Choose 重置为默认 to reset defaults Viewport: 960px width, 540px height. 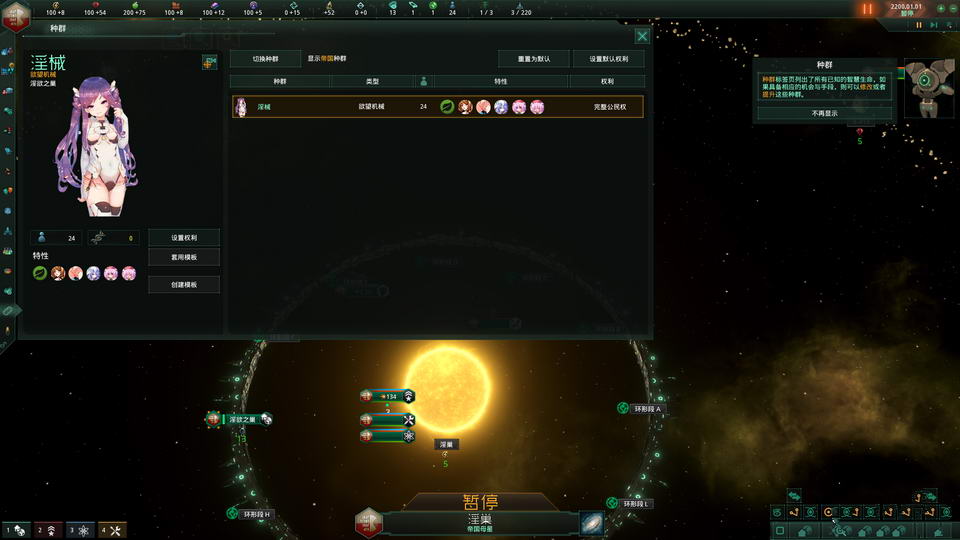click(x=534, y=59)
